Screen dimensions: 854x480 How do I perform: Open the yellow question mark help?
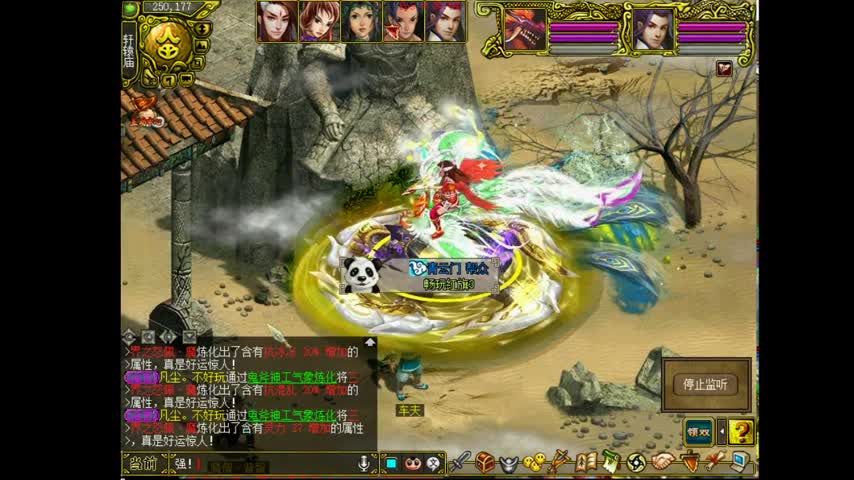(741, 432)
